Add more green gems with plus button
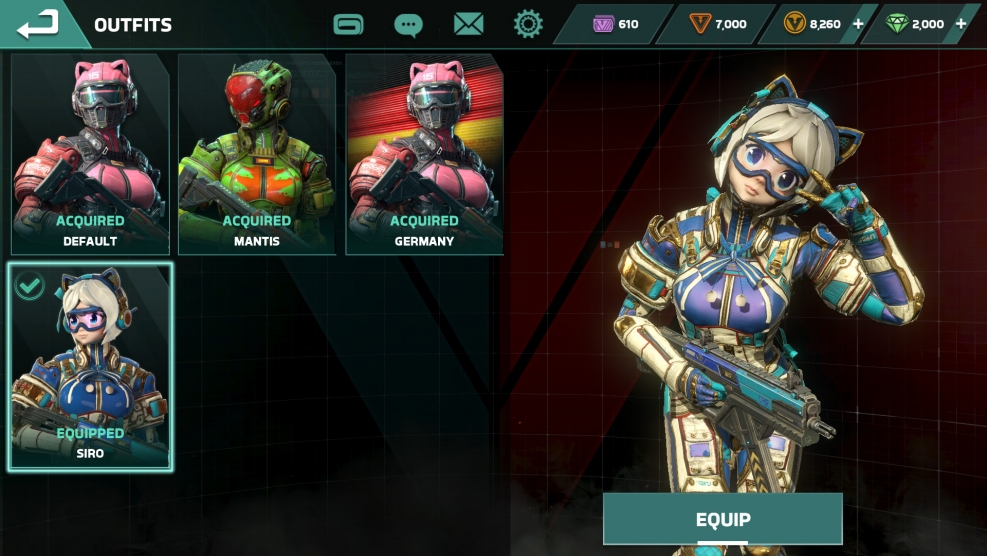This screenshot has width=987, height=556. pyautogui.click(x=961, y=24)
